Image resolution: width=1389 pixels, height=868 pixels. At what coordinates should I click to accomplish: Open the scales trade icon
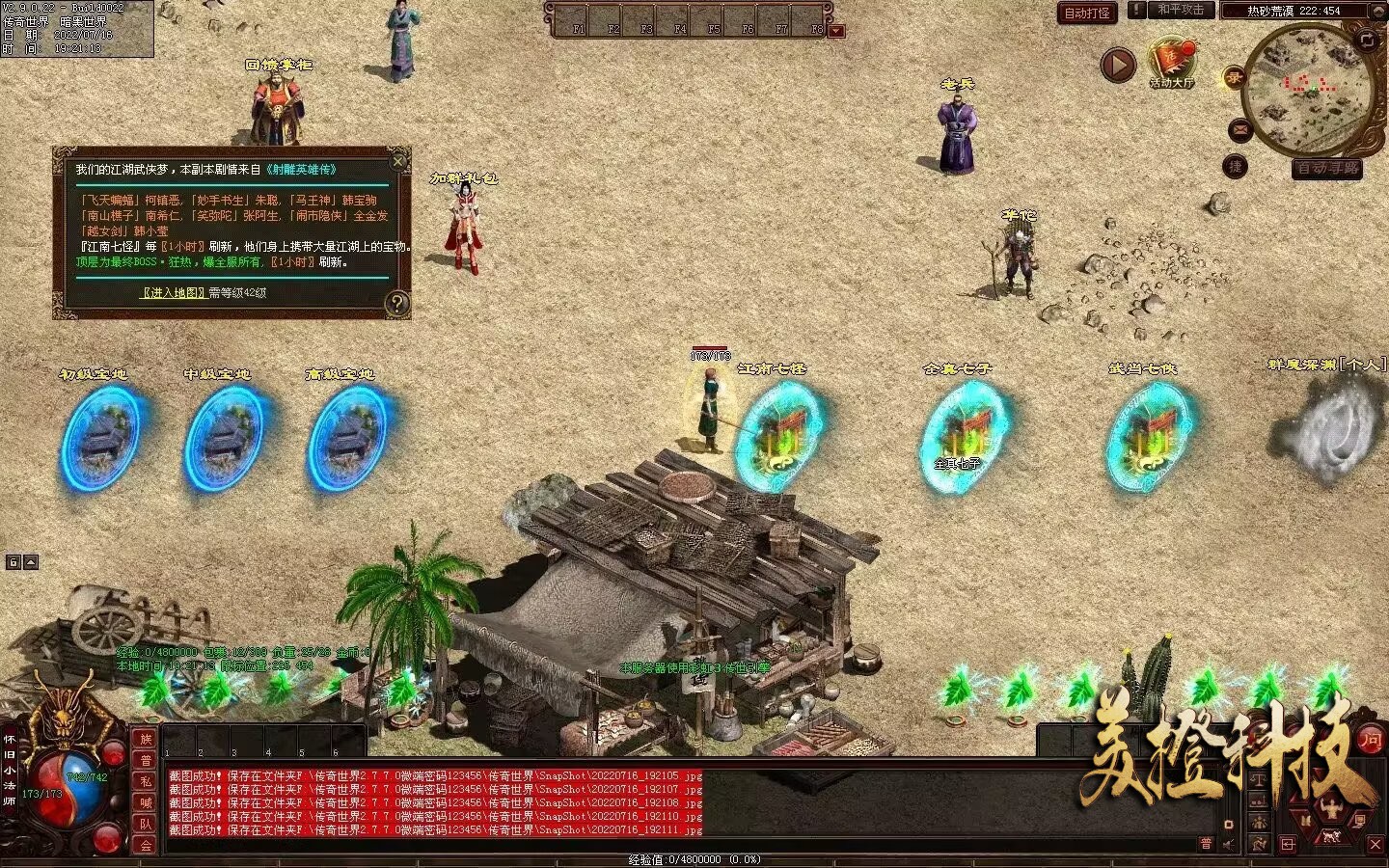[1258, 779]
